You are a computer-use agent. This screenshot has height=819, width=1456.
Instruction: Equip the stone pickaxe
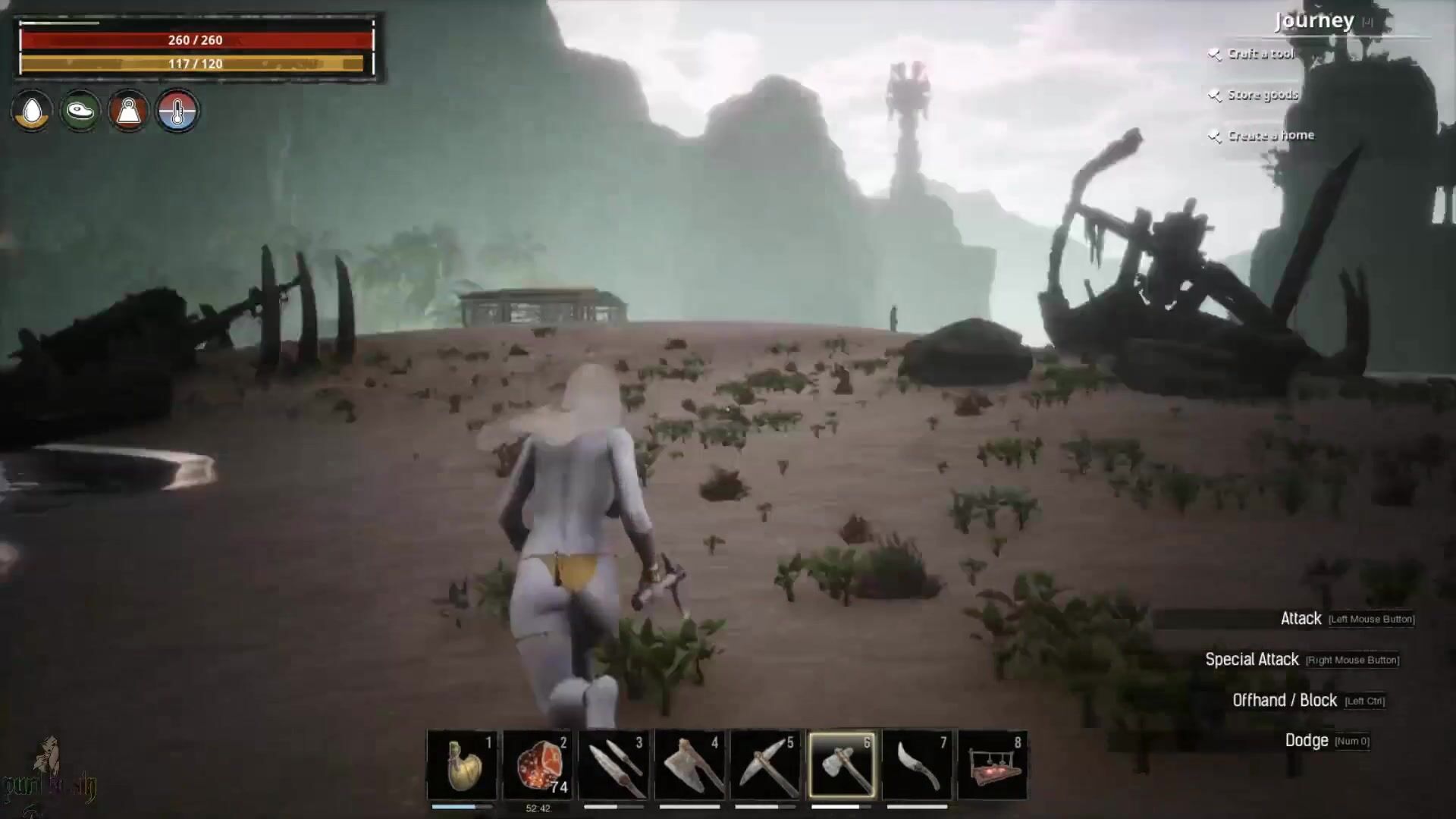tap(765, 764)
